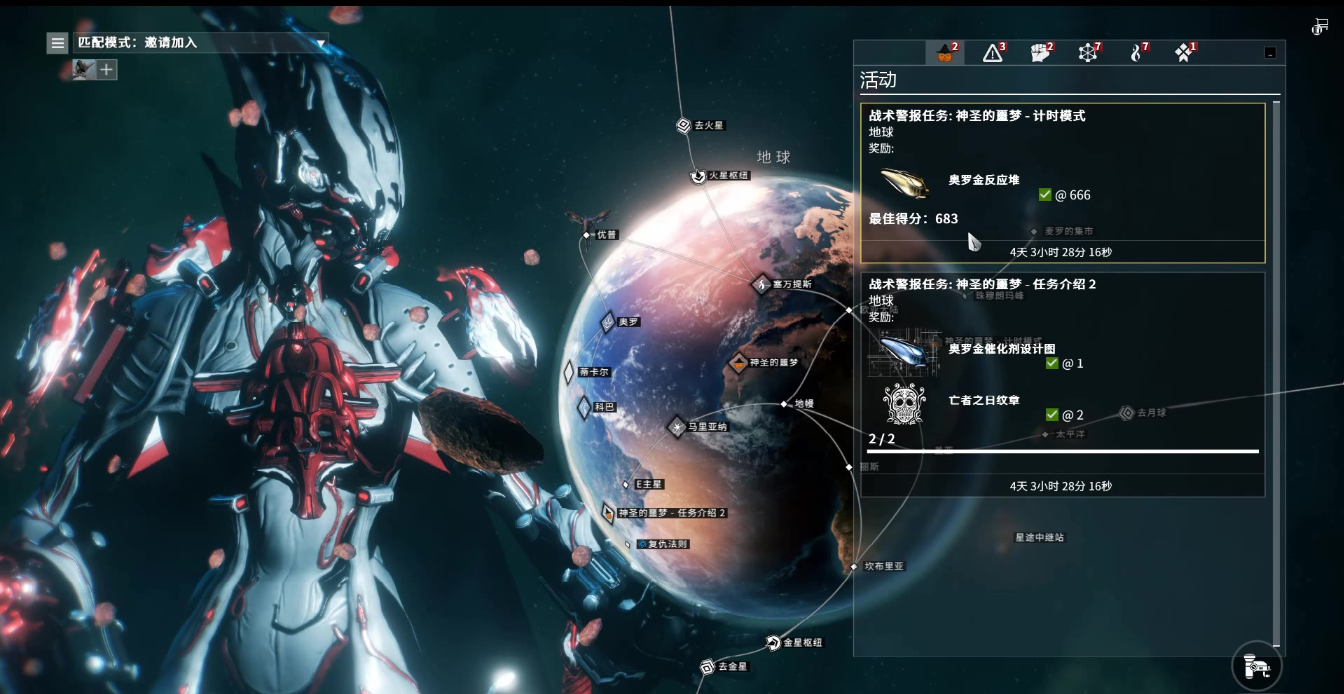This screenshot has height=694, width=1344.
Task: Choose the 马里亚纳 mission node
Action: point(678,427)
